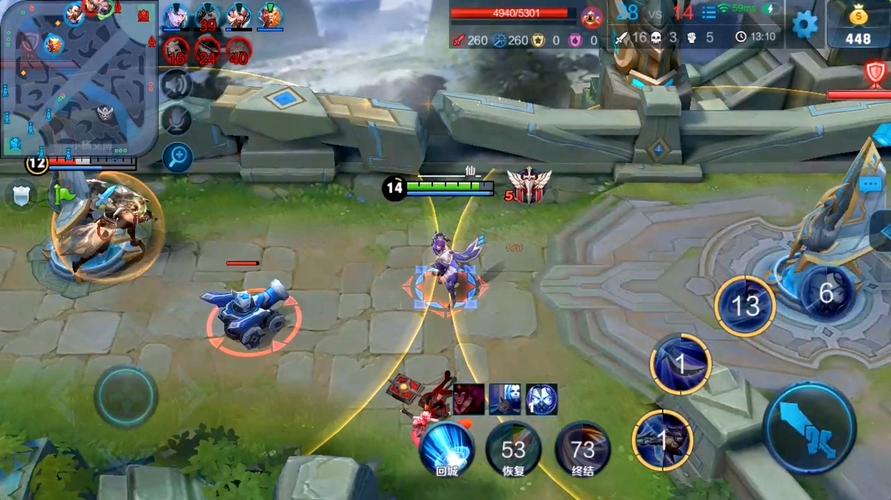
Task: Select the enemy portrait with timer 40
Action: click(x=238, y=50)
